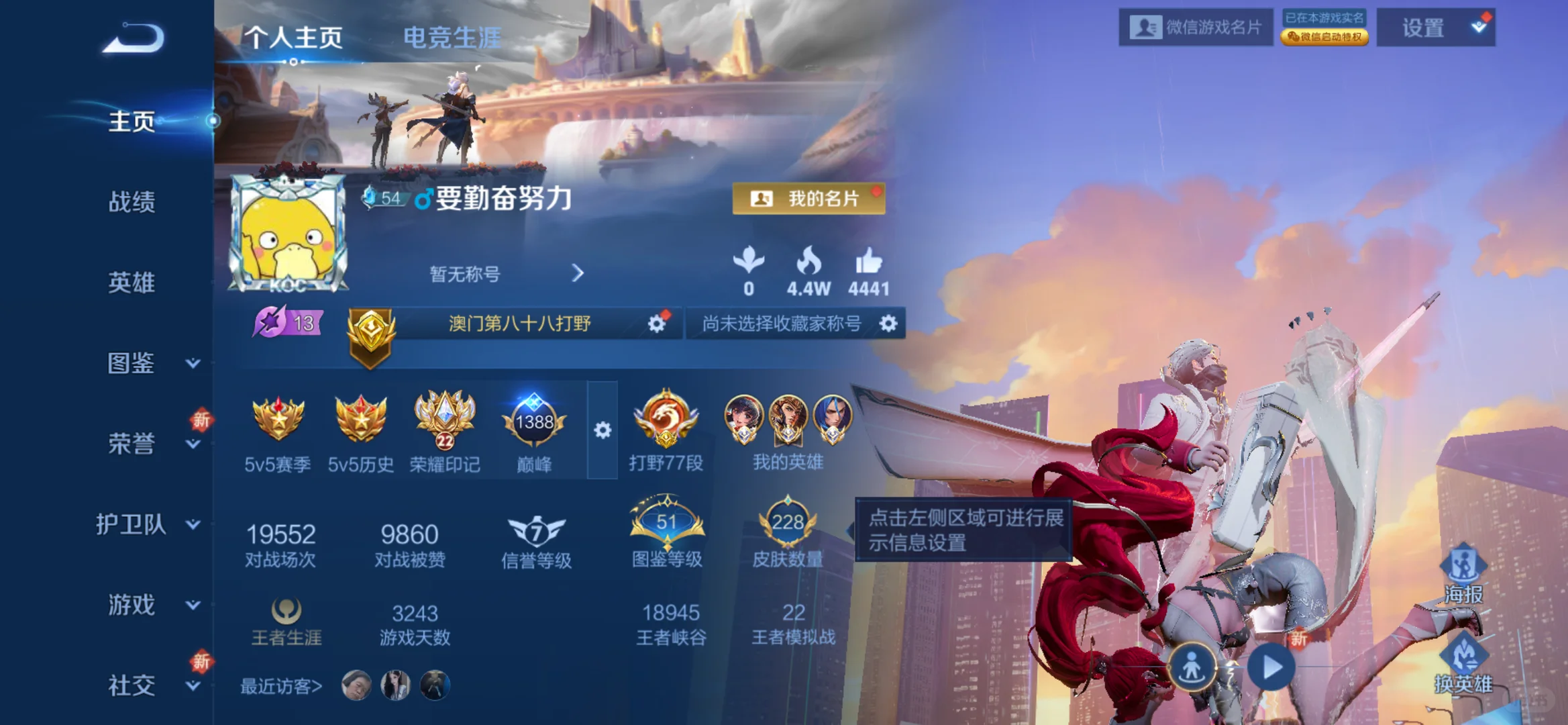The width and height of the screenshot is (1568, 725).
Task: Expand the 暂无称号 title selector arrow
Action: pos(577,274)
